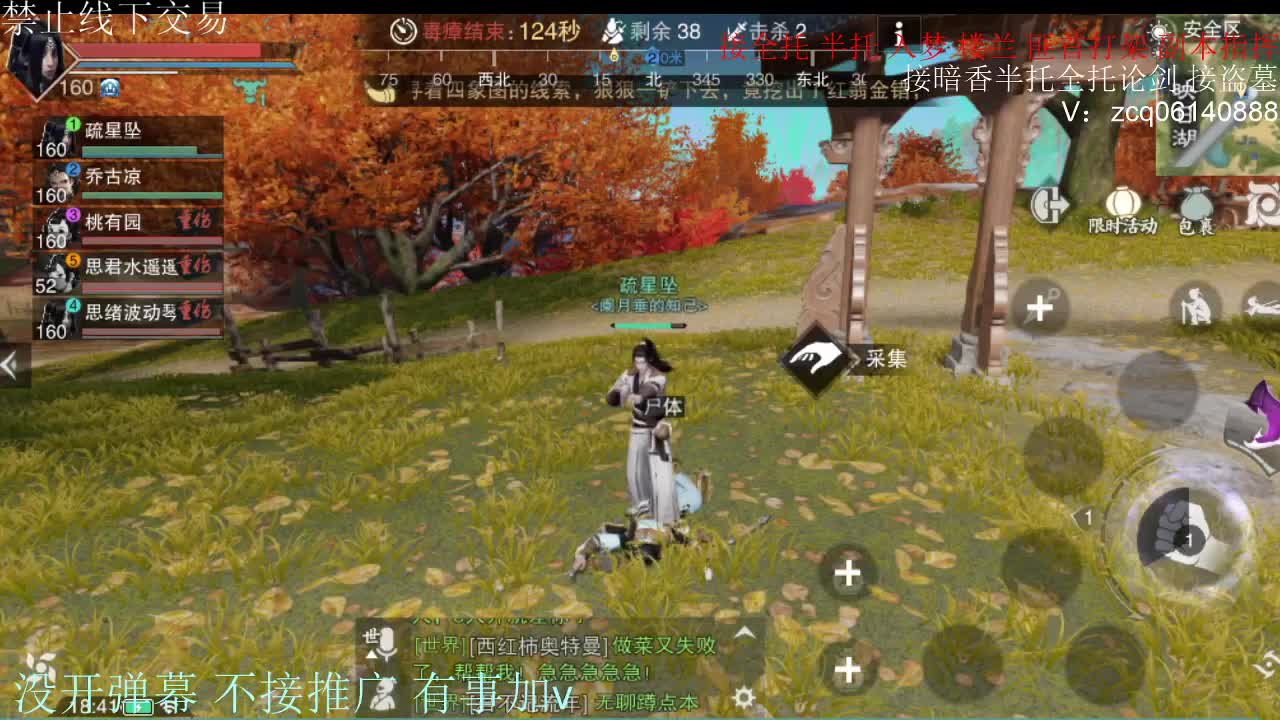Tap the crouch stance icon on the right
The height and width of the screenshot is (720, 1280).
[1196, 307]
